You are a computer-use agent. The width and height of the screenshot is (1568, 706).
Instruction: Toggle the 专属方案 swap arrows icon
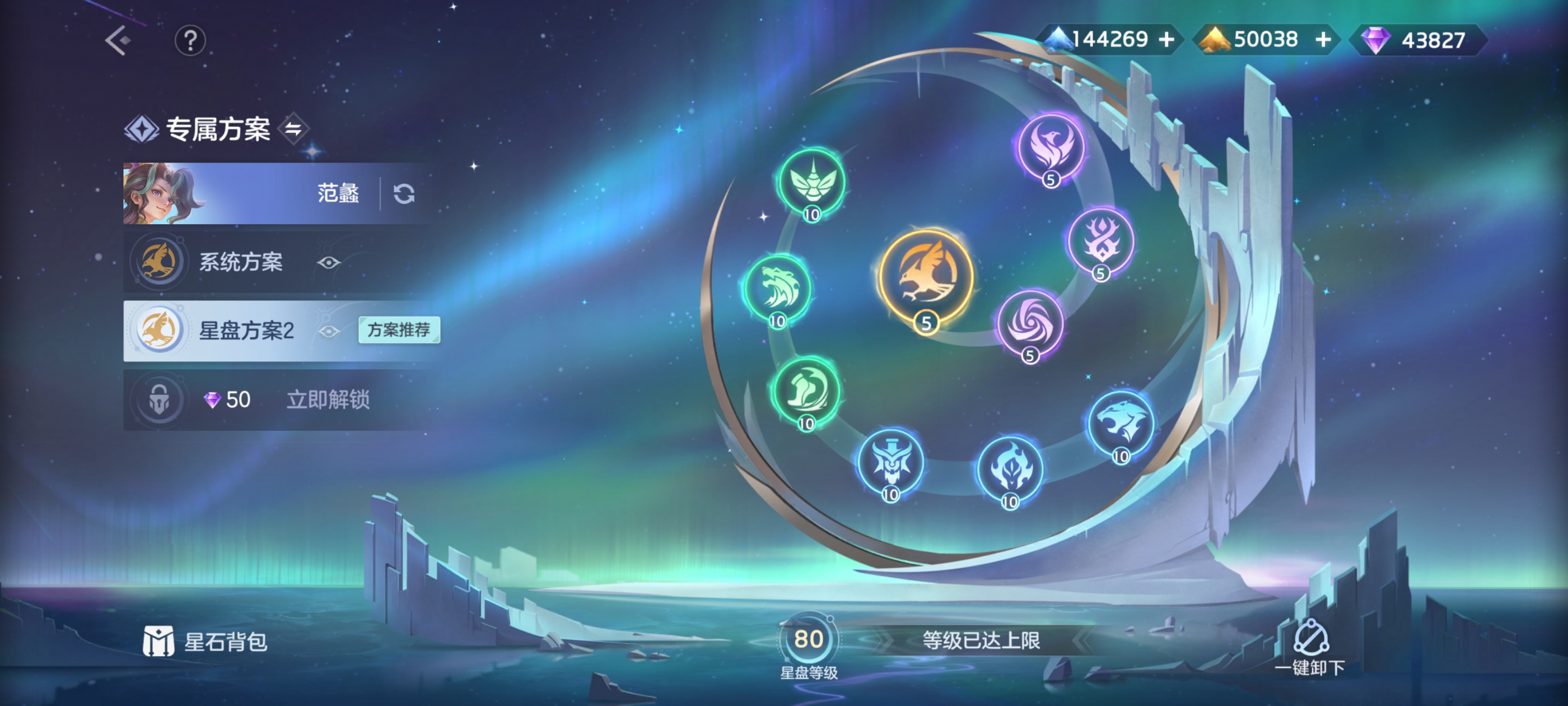click(x=293, y=128)
